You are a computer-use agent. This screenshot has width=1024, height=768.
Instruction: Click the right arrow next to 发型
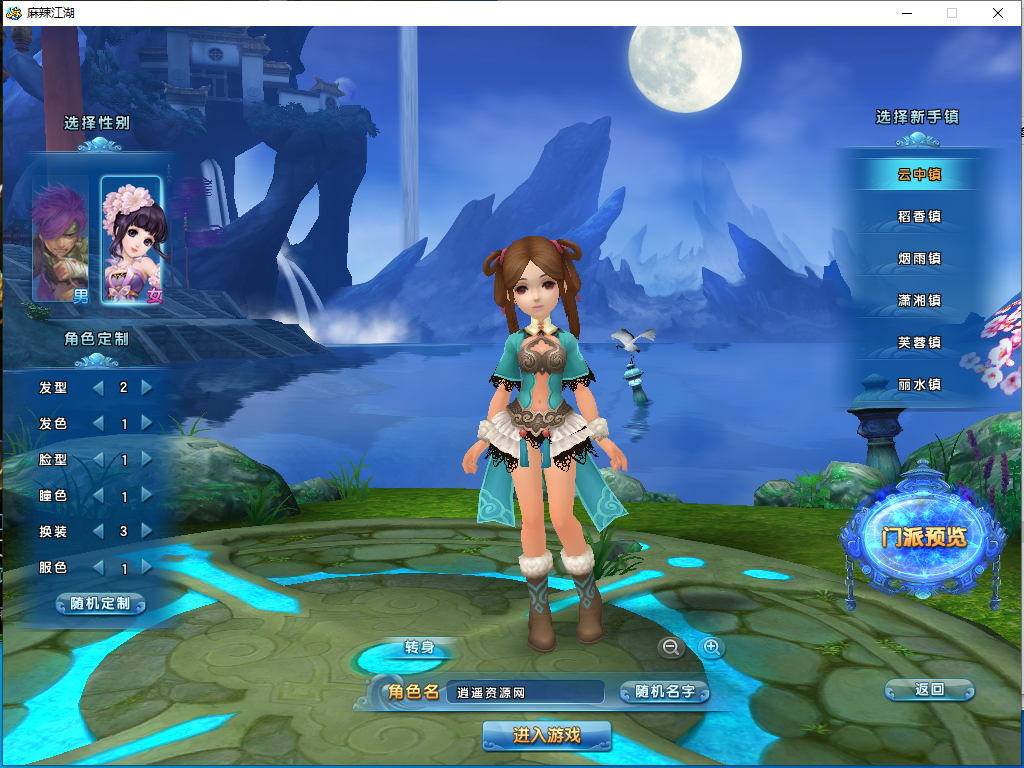click(147, 387)
